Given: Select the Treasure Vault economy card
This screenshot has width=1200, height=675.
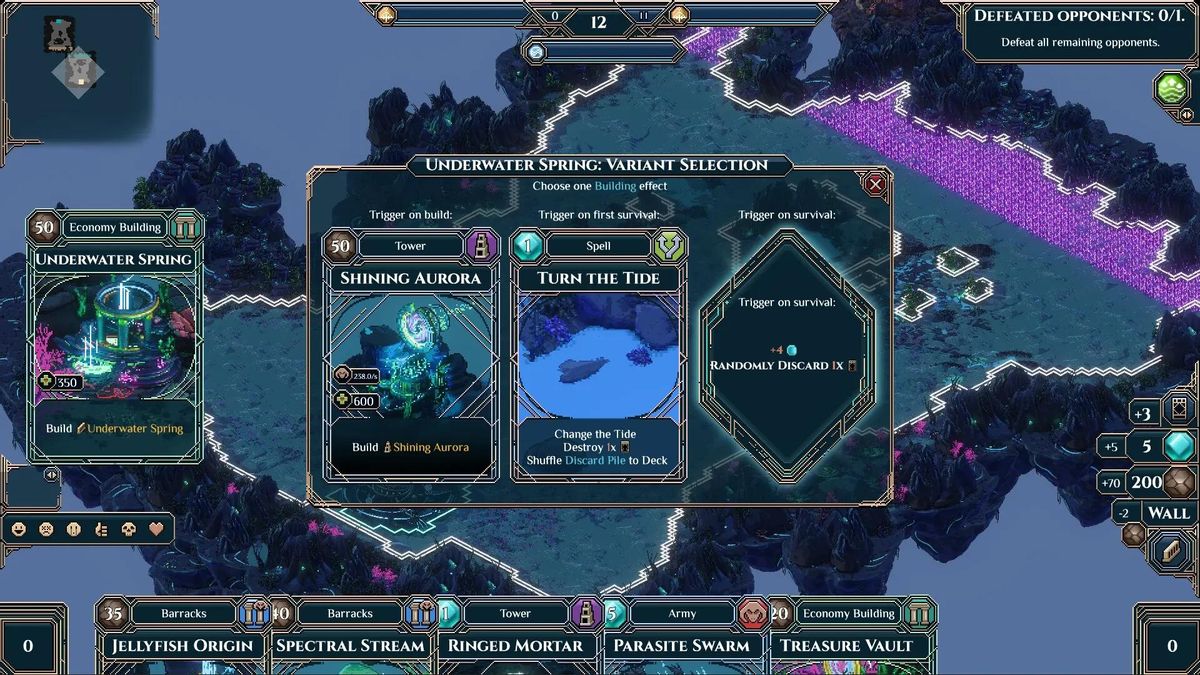Looking at the screenshot, I should point(847,645).
